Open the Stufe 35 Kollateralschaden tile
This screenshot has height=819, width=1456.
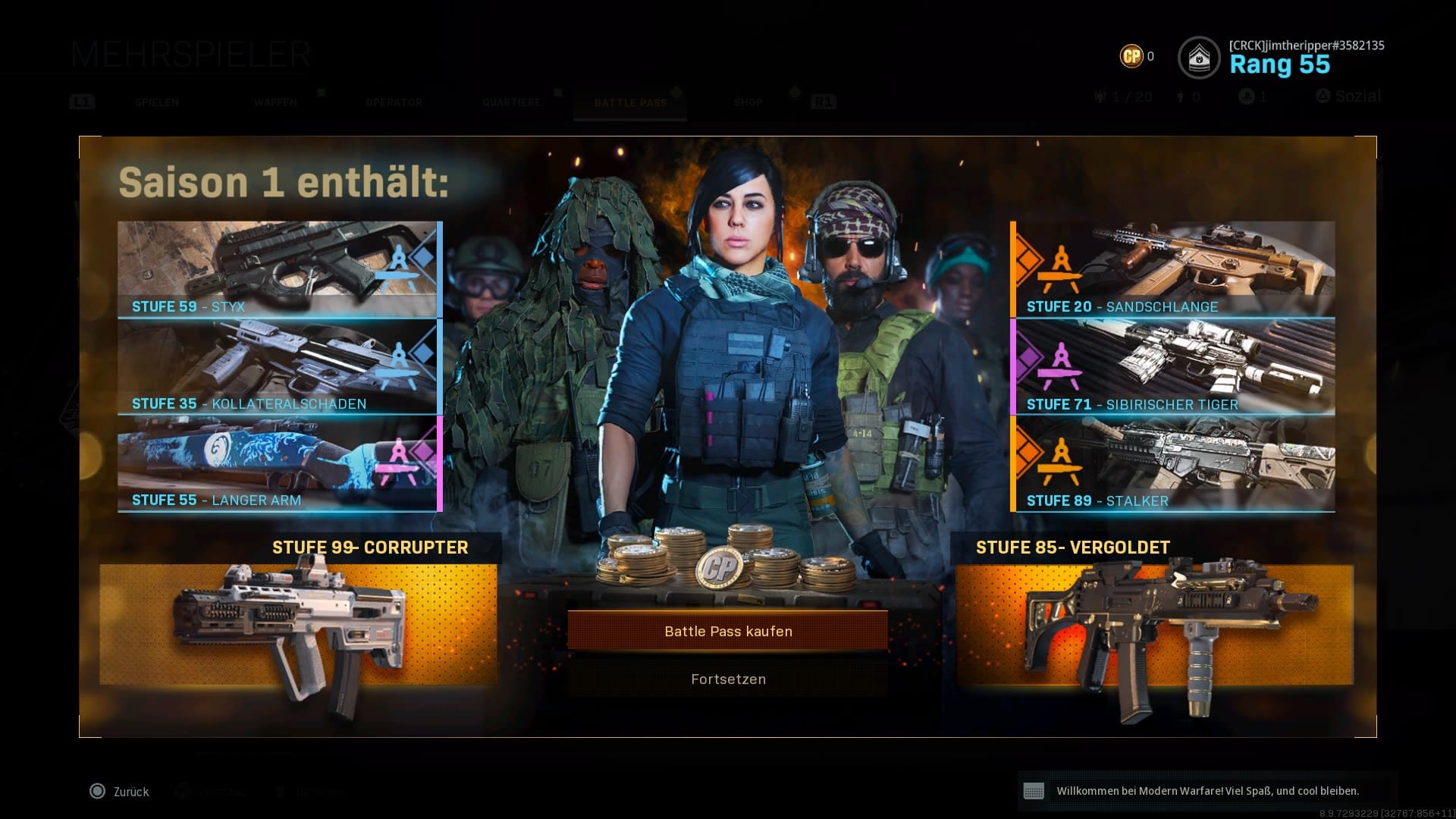tap(279, 366)
